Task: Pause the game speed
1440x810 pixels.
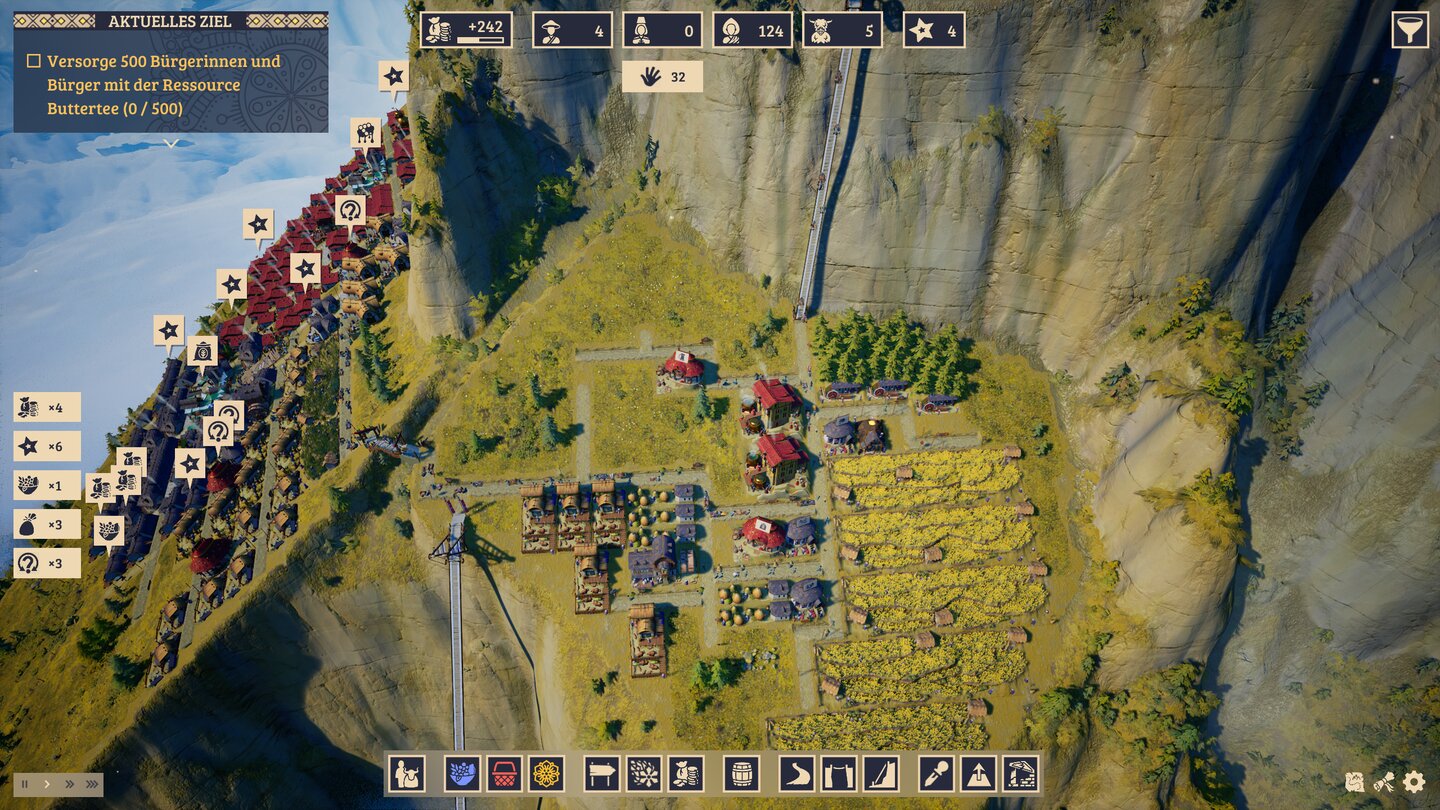Action: pos(25,784)
